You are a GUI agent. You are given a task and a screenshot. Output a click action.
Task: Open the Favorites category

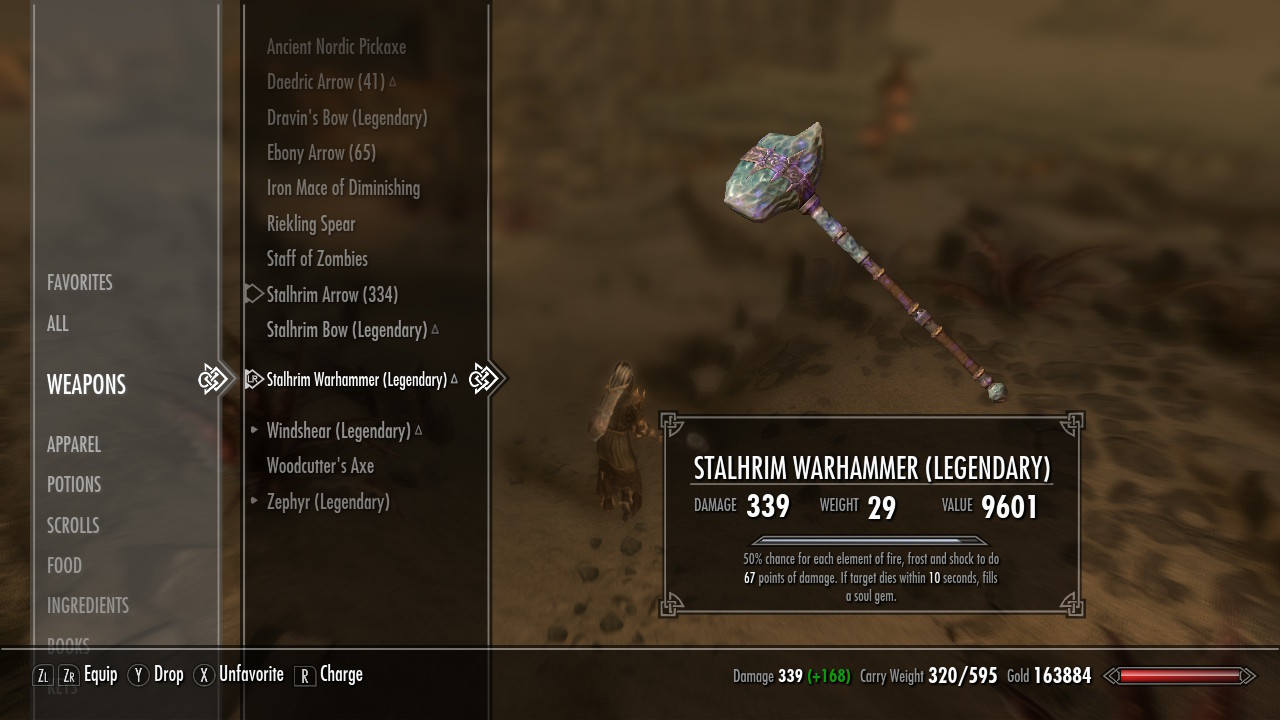(80, 283)
